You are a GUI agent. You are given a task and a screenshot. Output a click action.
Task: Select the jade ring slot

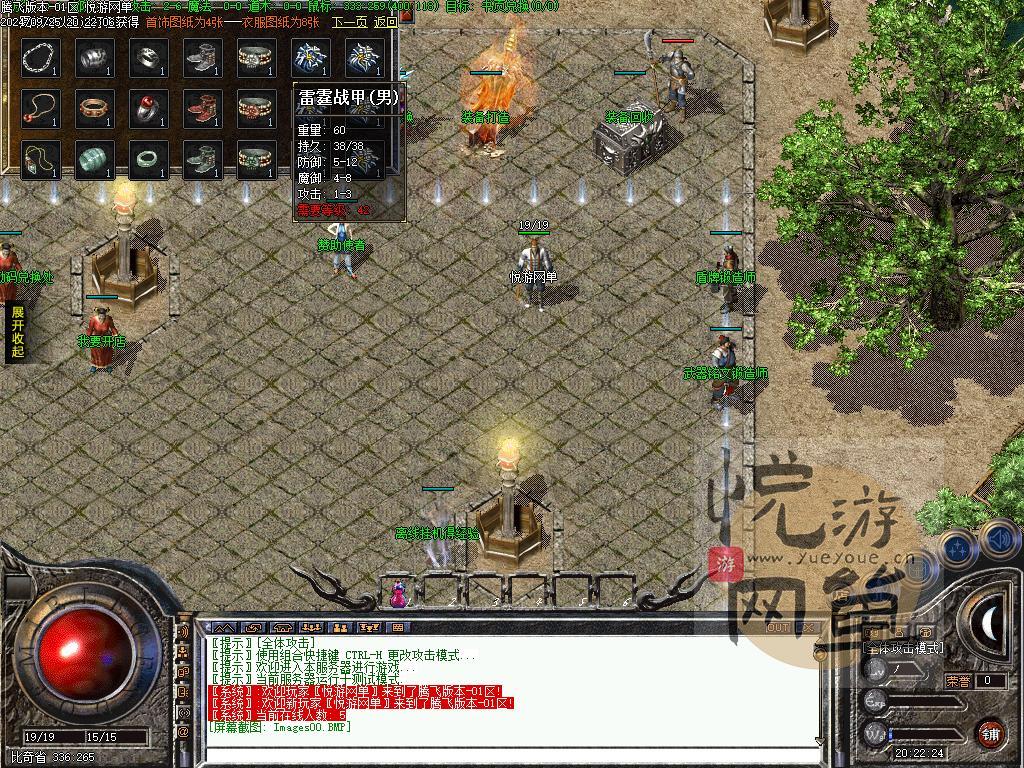point(148,160)
